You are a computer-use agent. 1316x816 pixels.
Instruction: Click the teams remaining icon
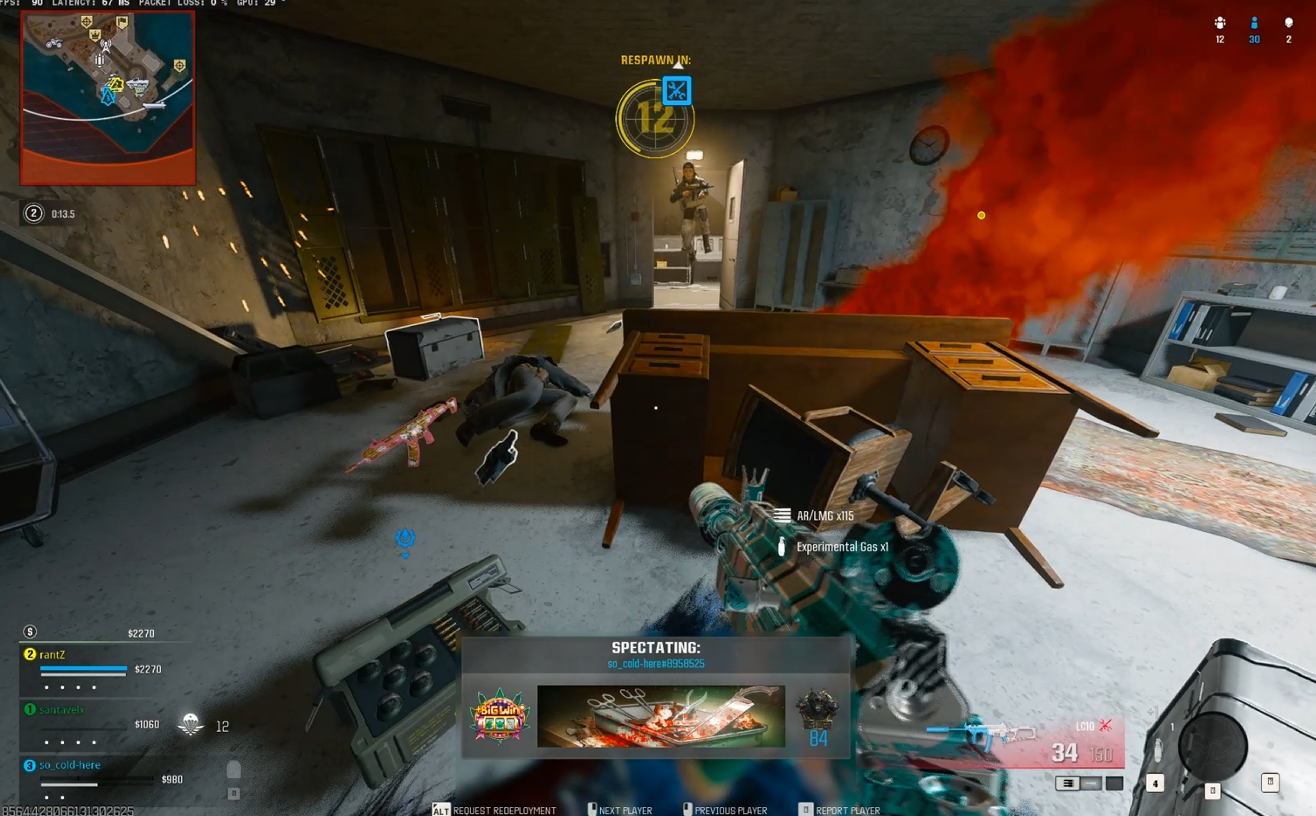point(1220,23)
